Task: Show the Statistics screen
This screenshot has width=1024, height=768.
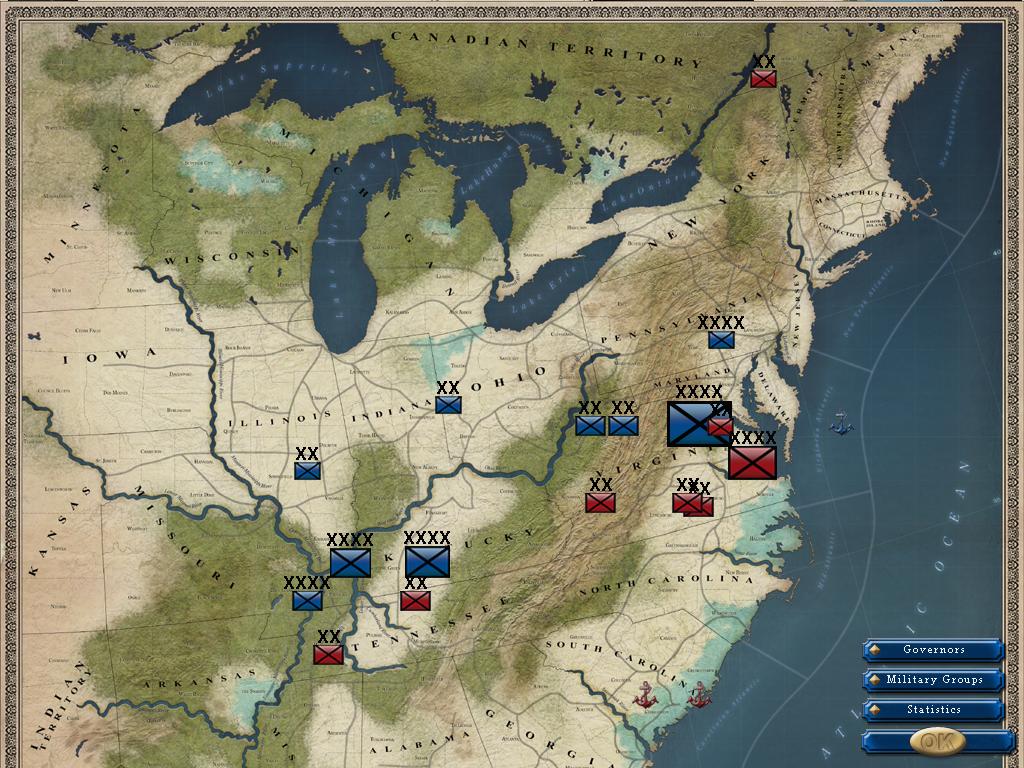Action: [x=934, y=710]
